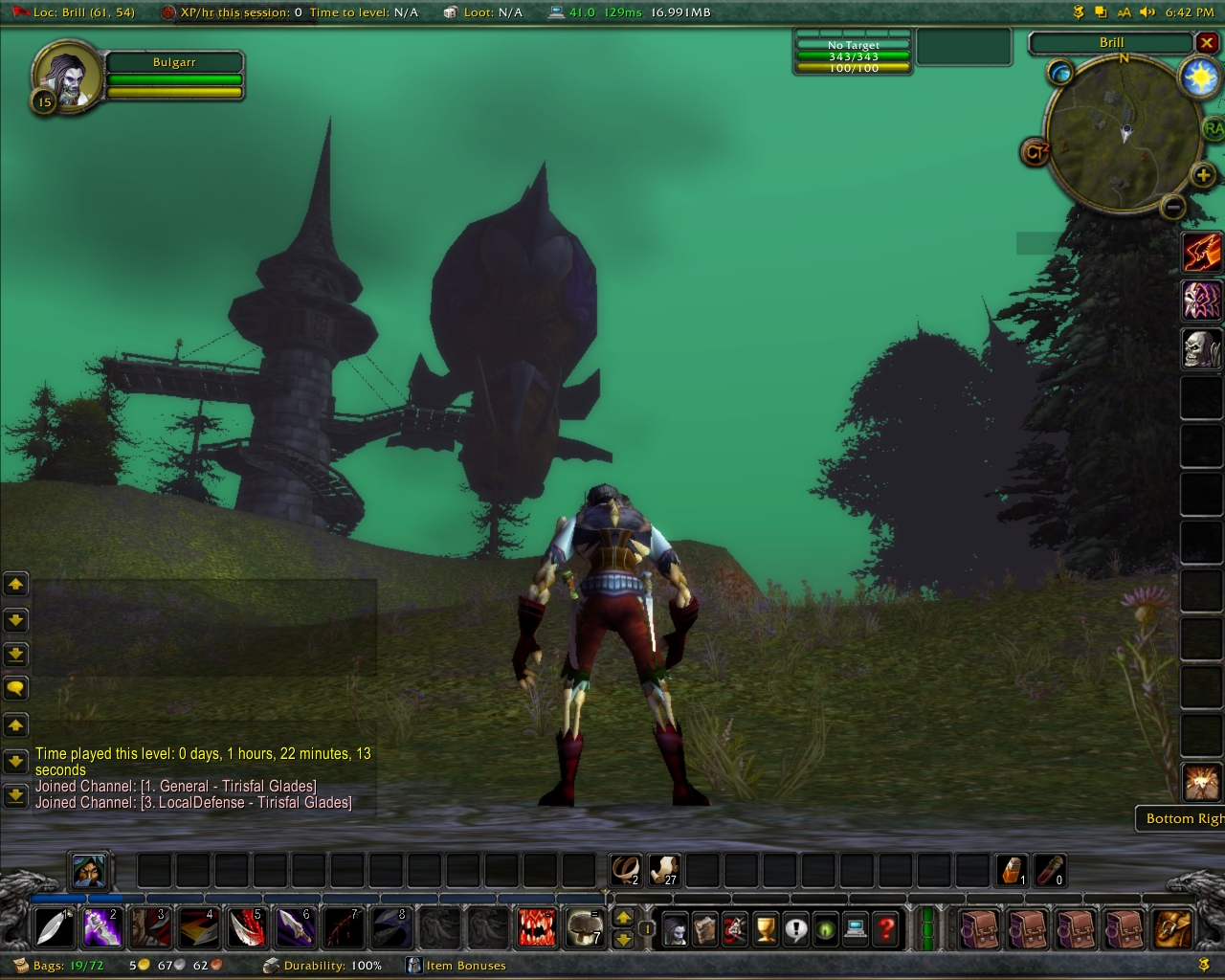Open the character info micro button
Image resolution: width=1225 pixels, height=980 pixels.
[x=676, y=928]
